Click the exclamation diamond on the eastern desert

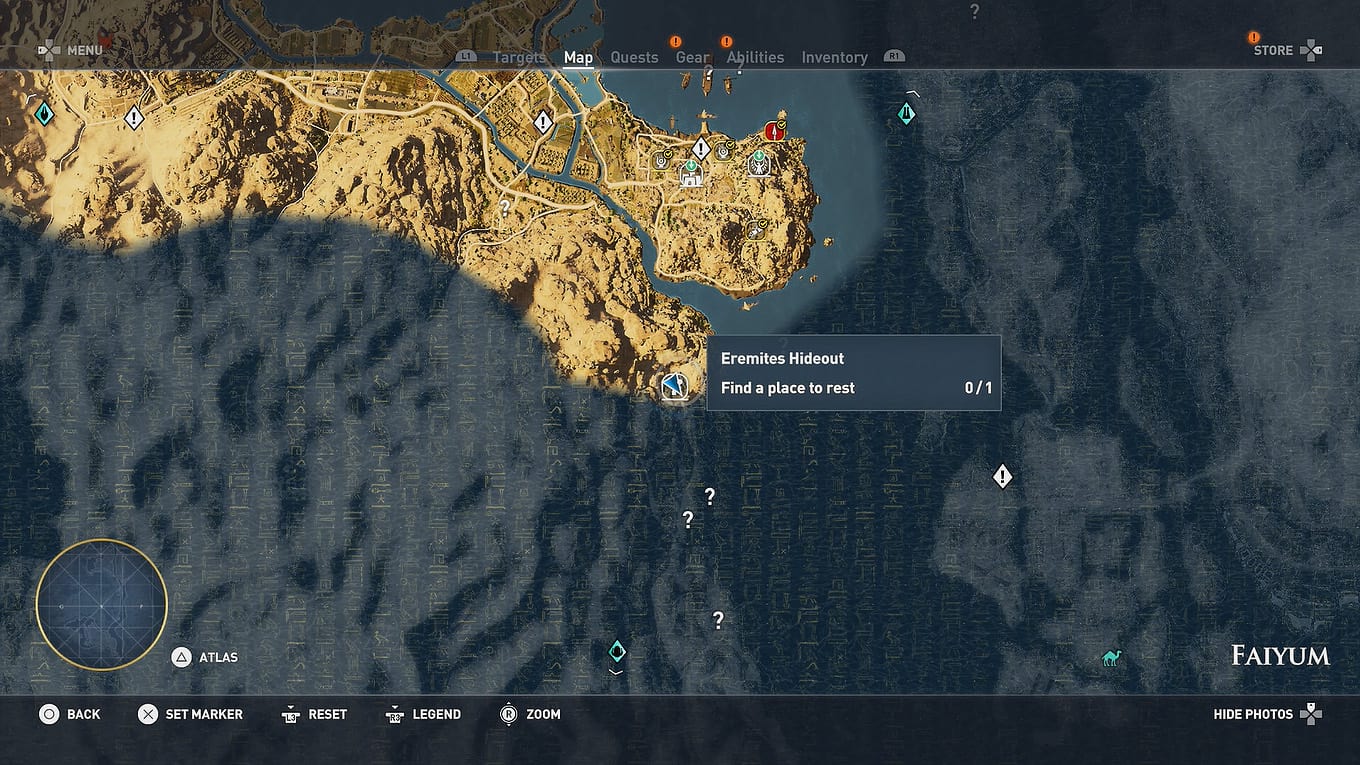point(1002,476)
